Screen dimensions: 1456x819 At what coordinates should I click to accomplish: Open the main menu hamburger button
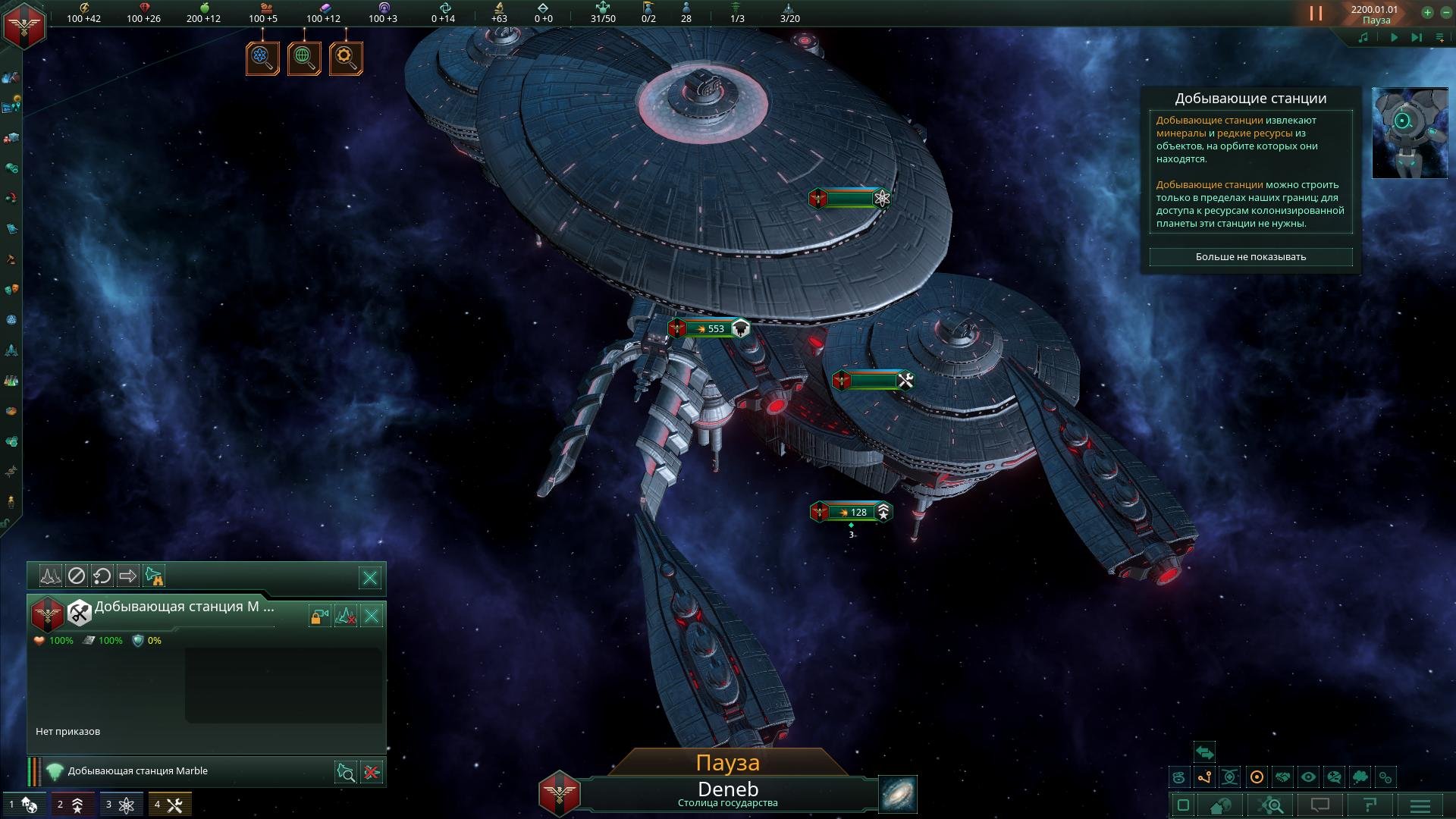pyautogui.click(x=1420, y=805)
